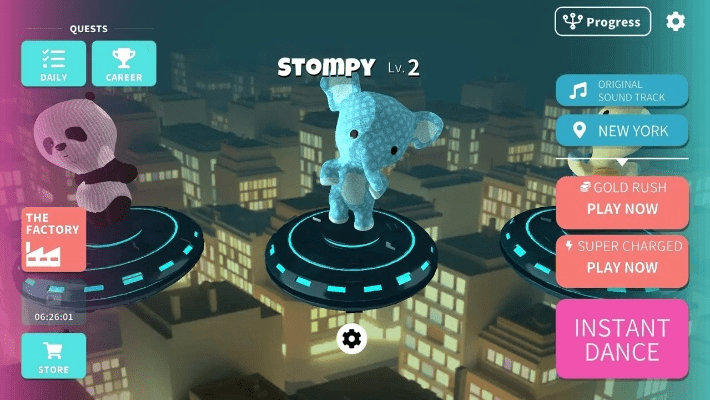Open the Original Sound Track selector

click(621, 91)
